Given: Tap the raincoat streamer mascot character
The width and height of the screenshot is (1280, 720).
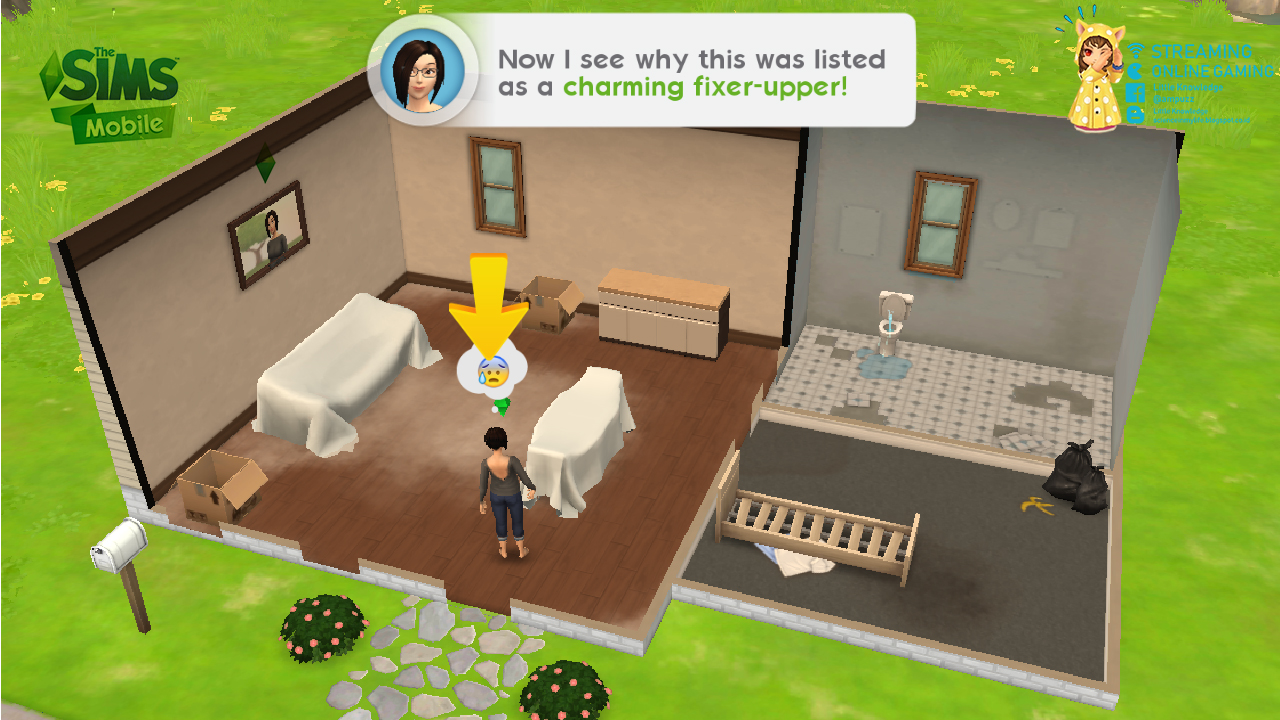Looking at the screenshot, I should coord(1098,75).
